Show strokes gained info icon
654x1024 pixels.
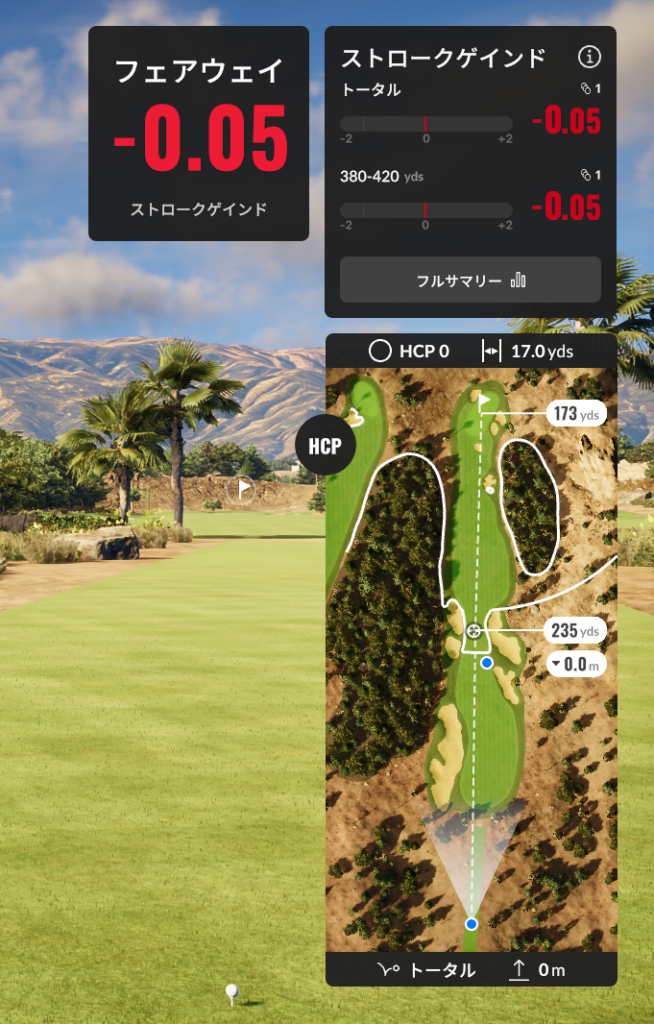(590, 57)
